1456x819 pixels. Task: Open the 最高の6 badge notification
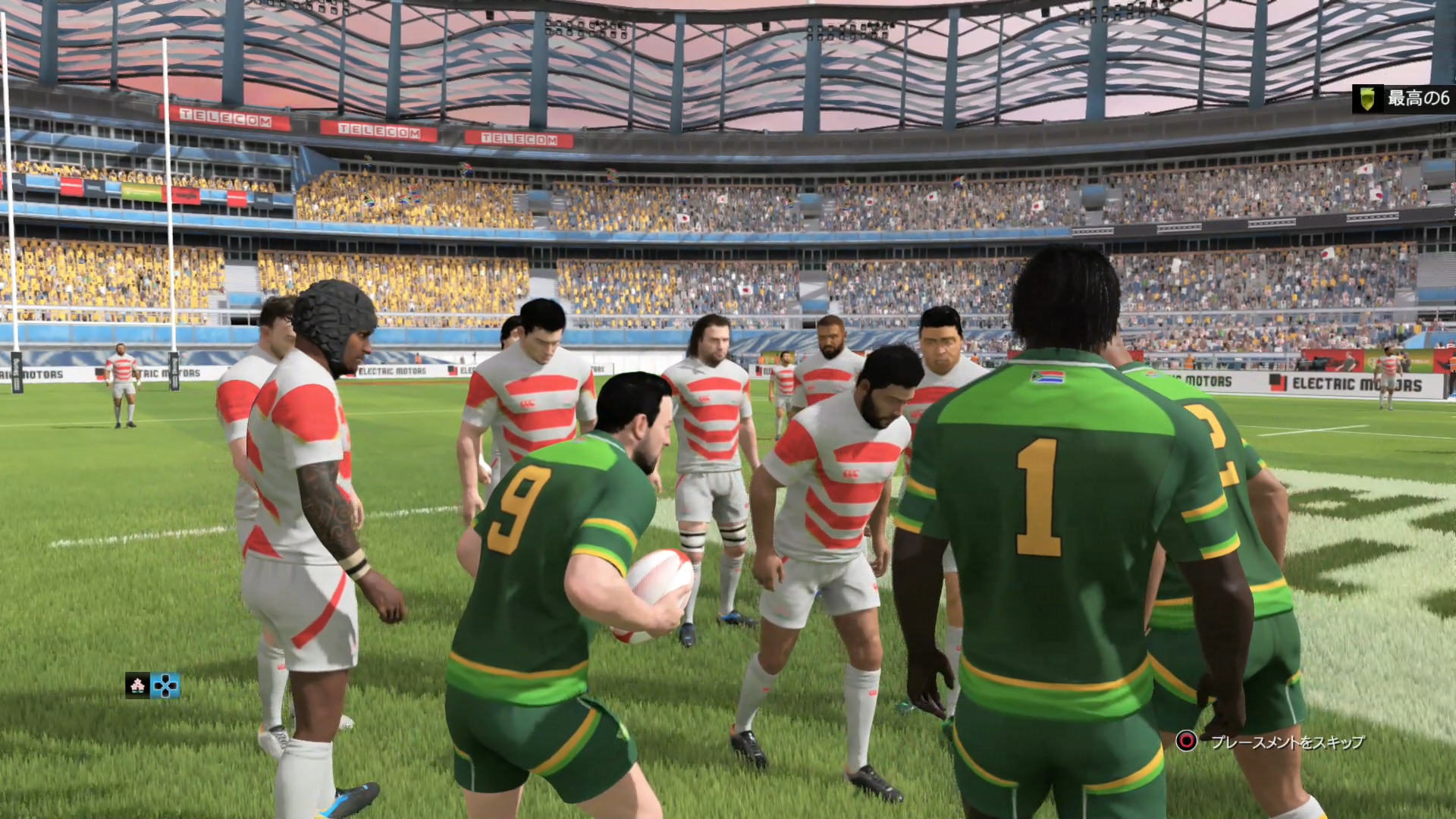(x=1403, y=99)
